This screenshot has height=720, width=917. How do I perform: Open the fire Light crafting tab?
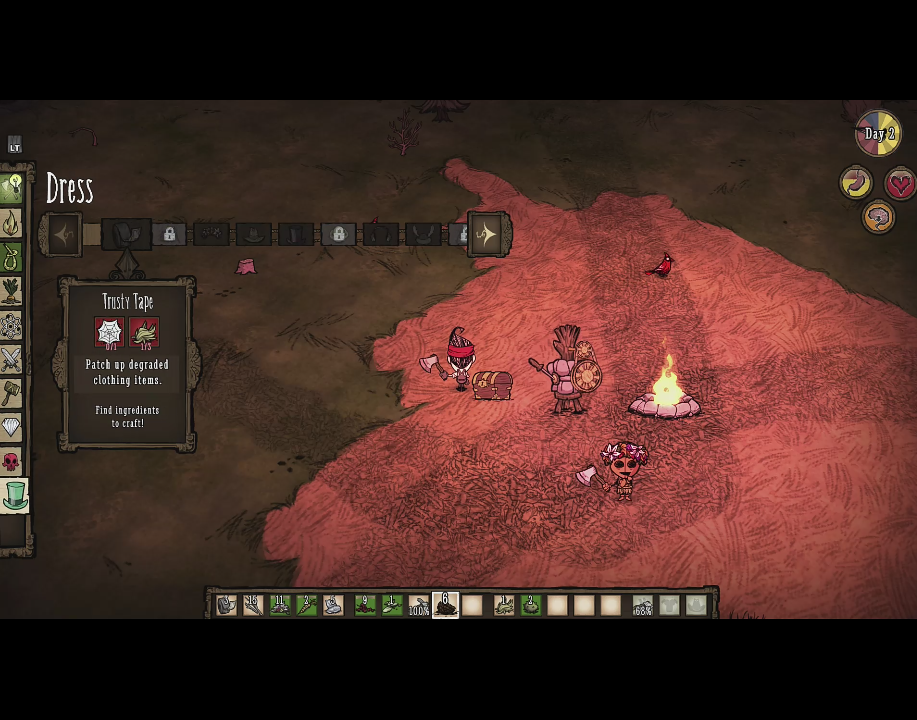(x=12, y=224)
